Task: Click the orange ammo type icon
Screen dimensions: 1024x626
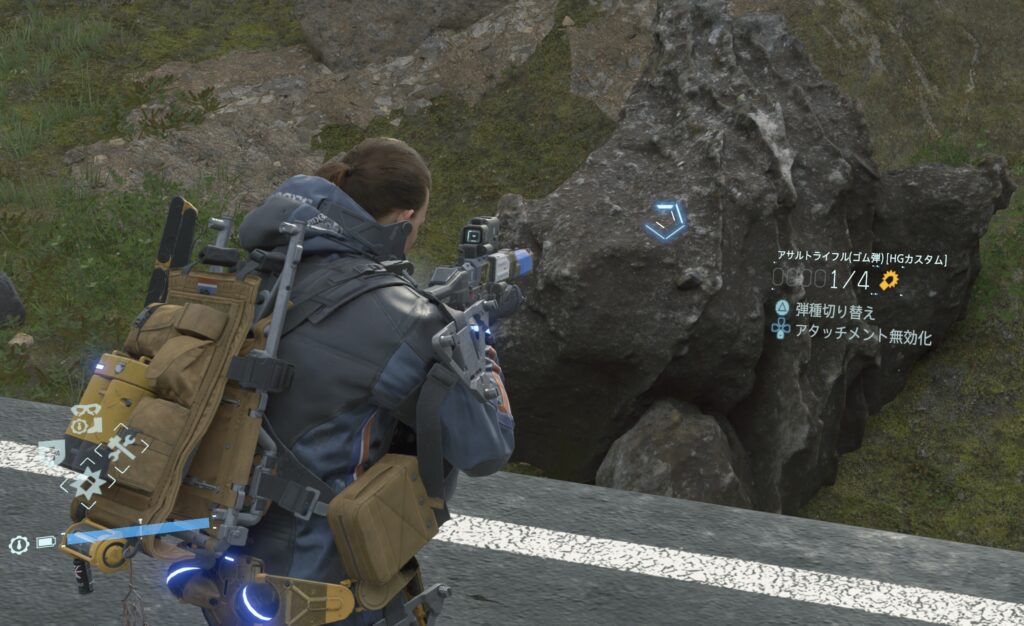Action: click(x=889, y=280)
